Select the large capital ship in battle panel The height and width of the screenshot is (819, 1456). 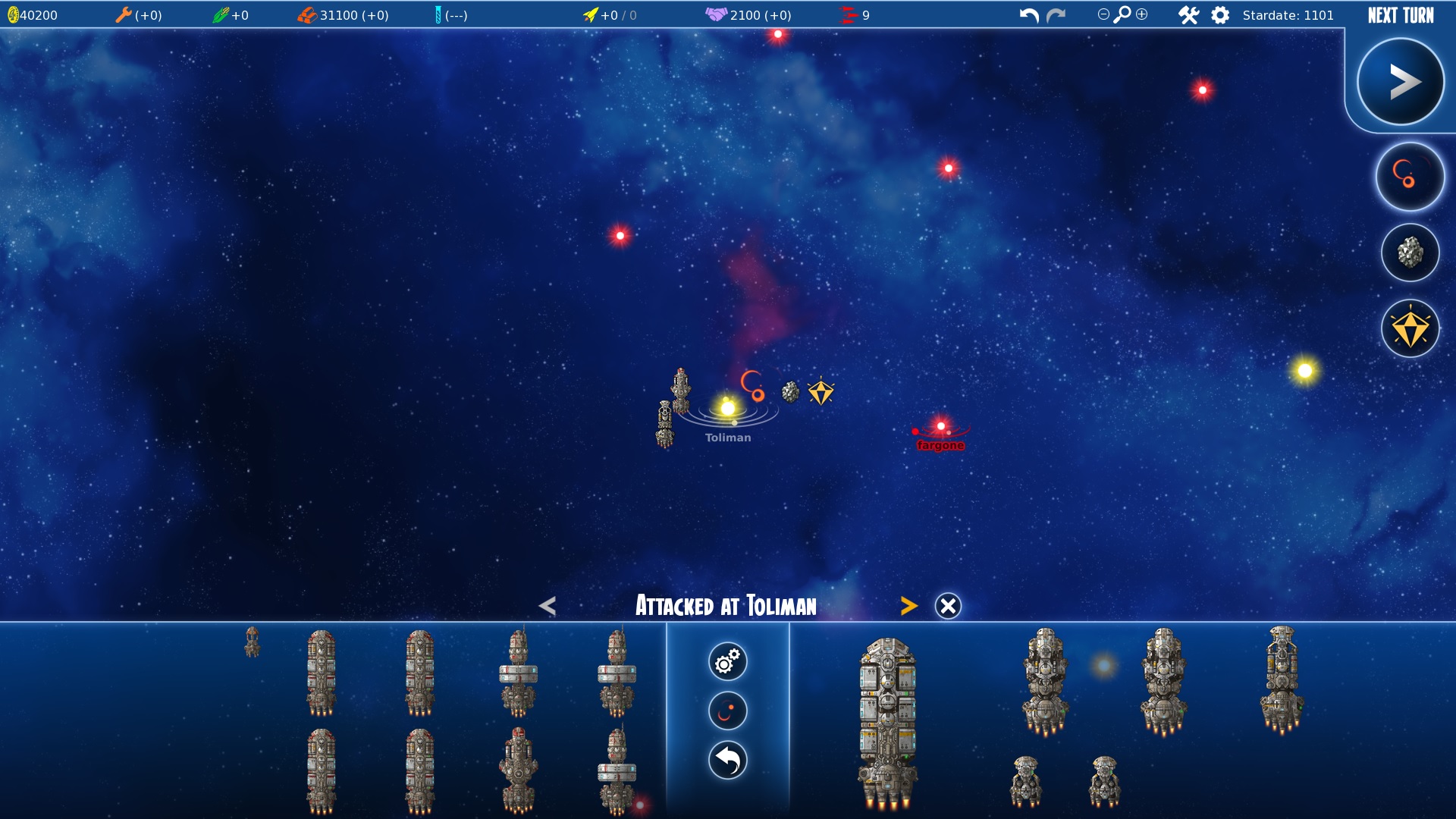point(887,720)
